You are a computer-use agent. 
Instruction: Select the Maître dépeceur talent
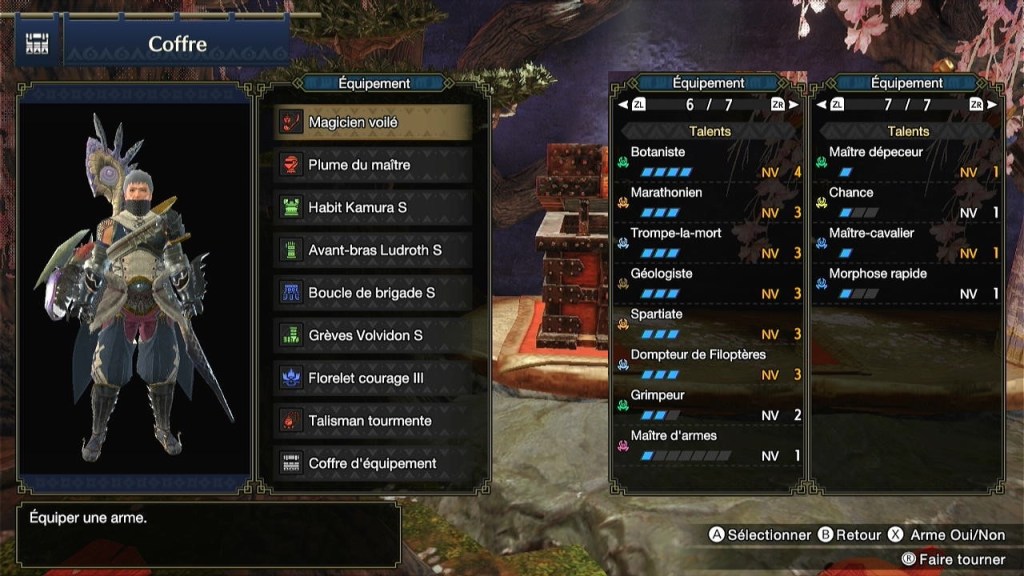click(907, 162)
